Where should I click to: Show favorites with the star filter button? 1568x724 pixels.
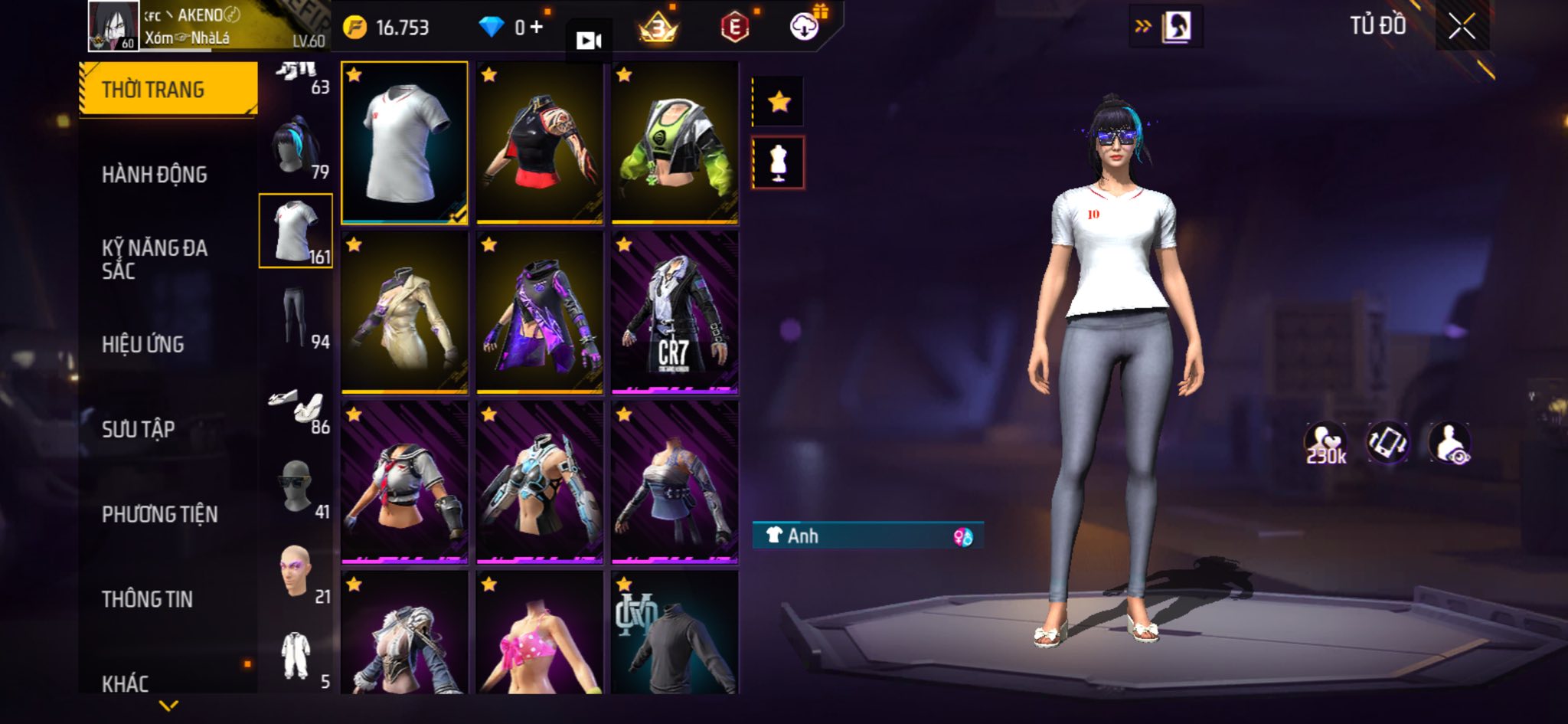tap(779, 101)
